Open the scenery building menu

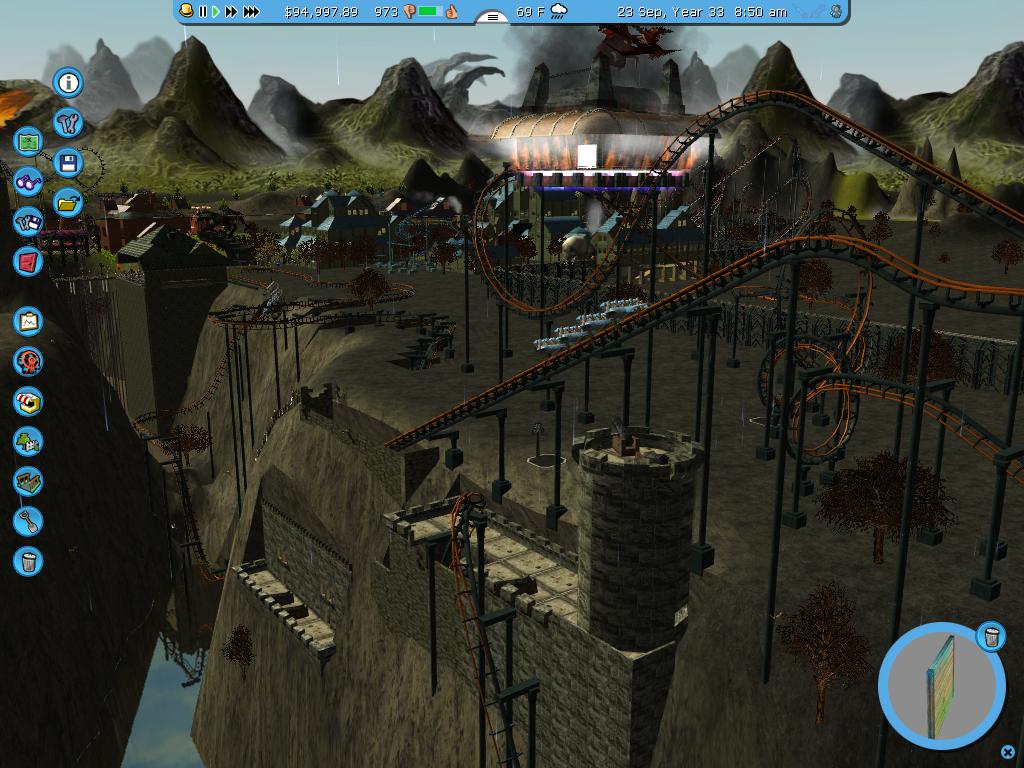(x=28, y=441)
